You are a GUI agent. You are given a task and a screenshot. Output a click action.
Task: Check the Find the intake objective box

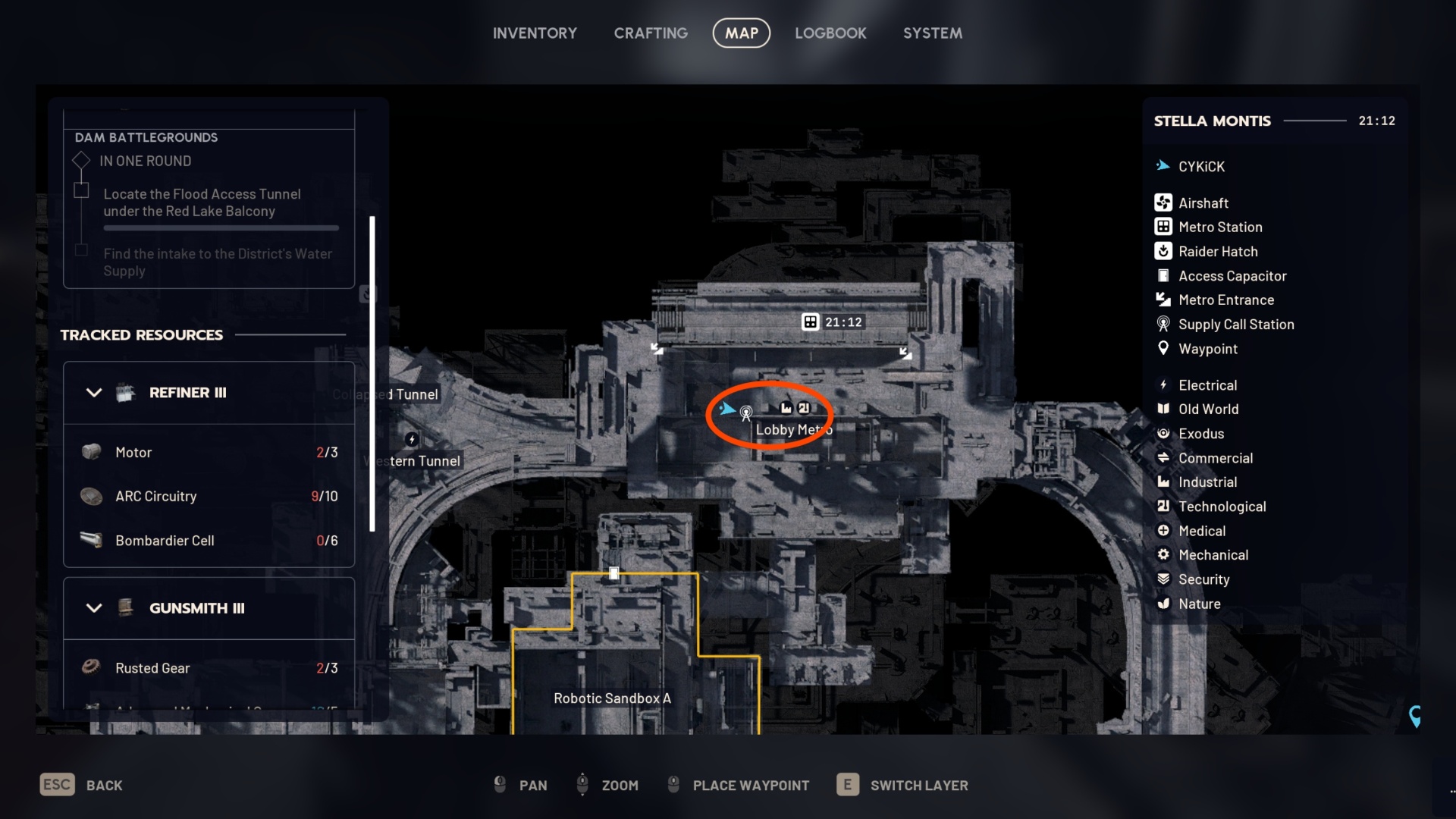[x=81, y=250]
